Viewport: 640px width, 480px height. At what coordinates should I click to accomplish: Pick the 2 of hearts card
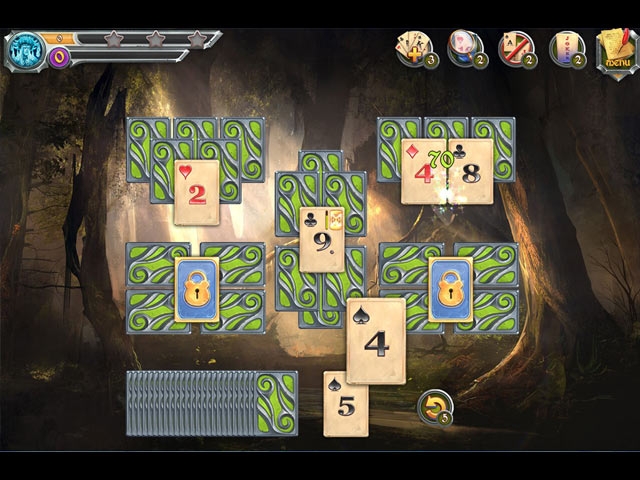tap(197, 191)
